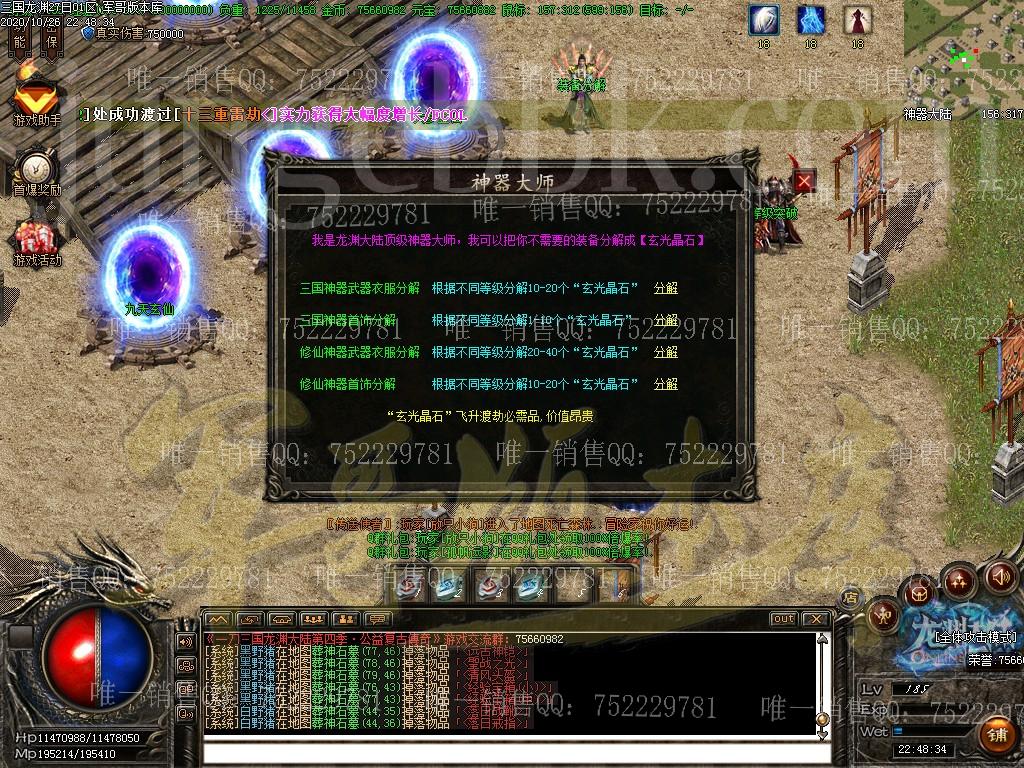Open the 店 shop button
This screenshot has width=1024, height=768.
[849, 597]
